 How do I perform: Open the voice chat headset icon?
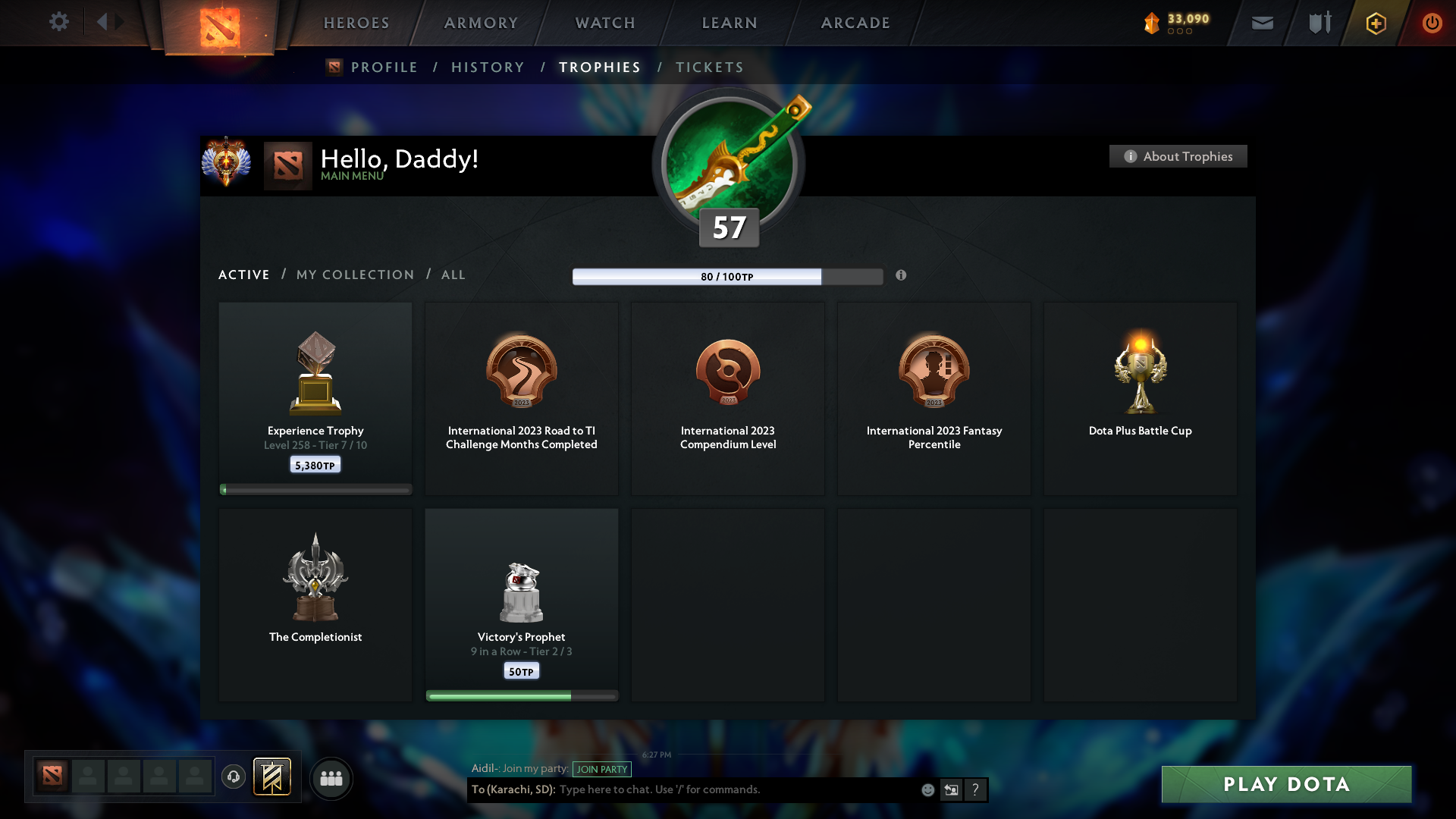pyautogui.click(x=234, y=777)
